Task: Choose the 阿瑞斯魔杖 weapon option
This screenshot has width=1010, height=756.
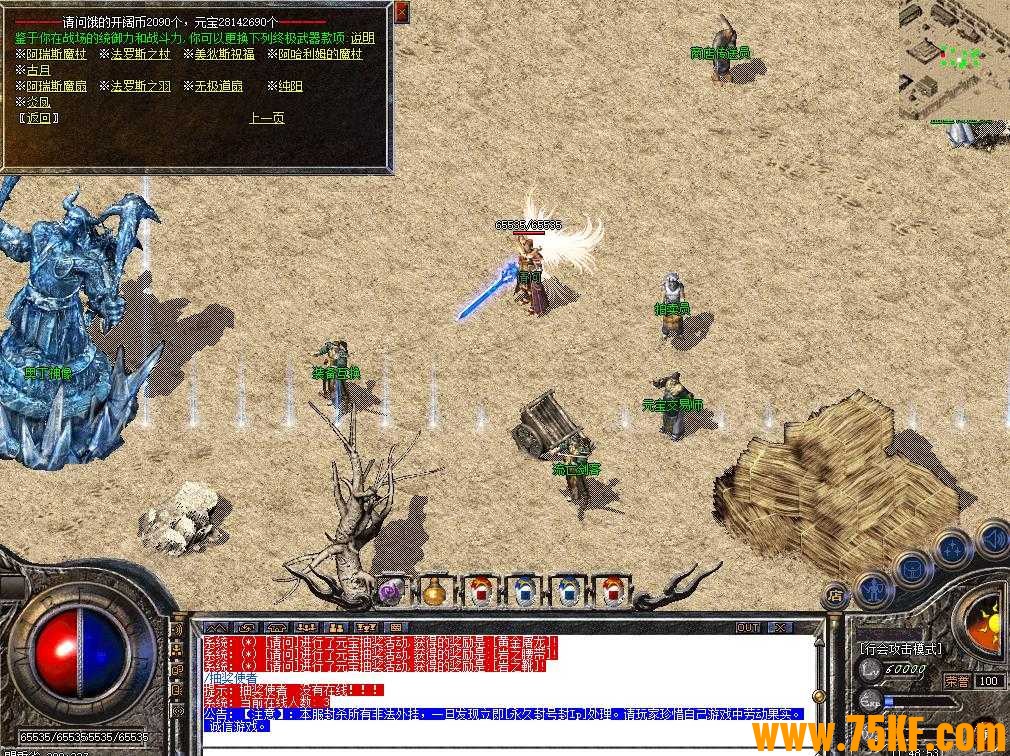Action: click(x=55, y=54)
